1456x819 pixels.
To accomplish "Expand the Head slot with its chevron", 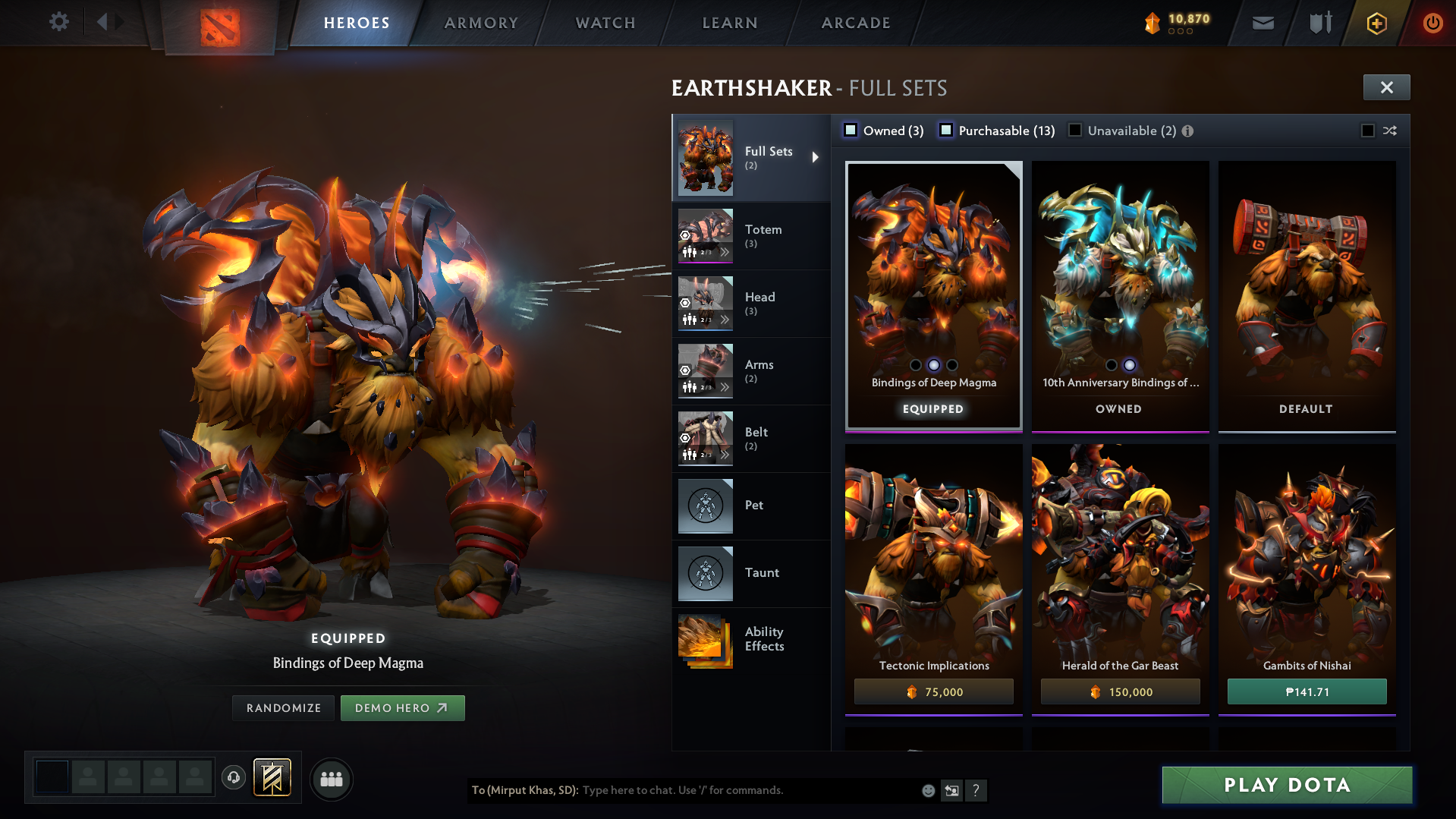I will pos(726,320).
